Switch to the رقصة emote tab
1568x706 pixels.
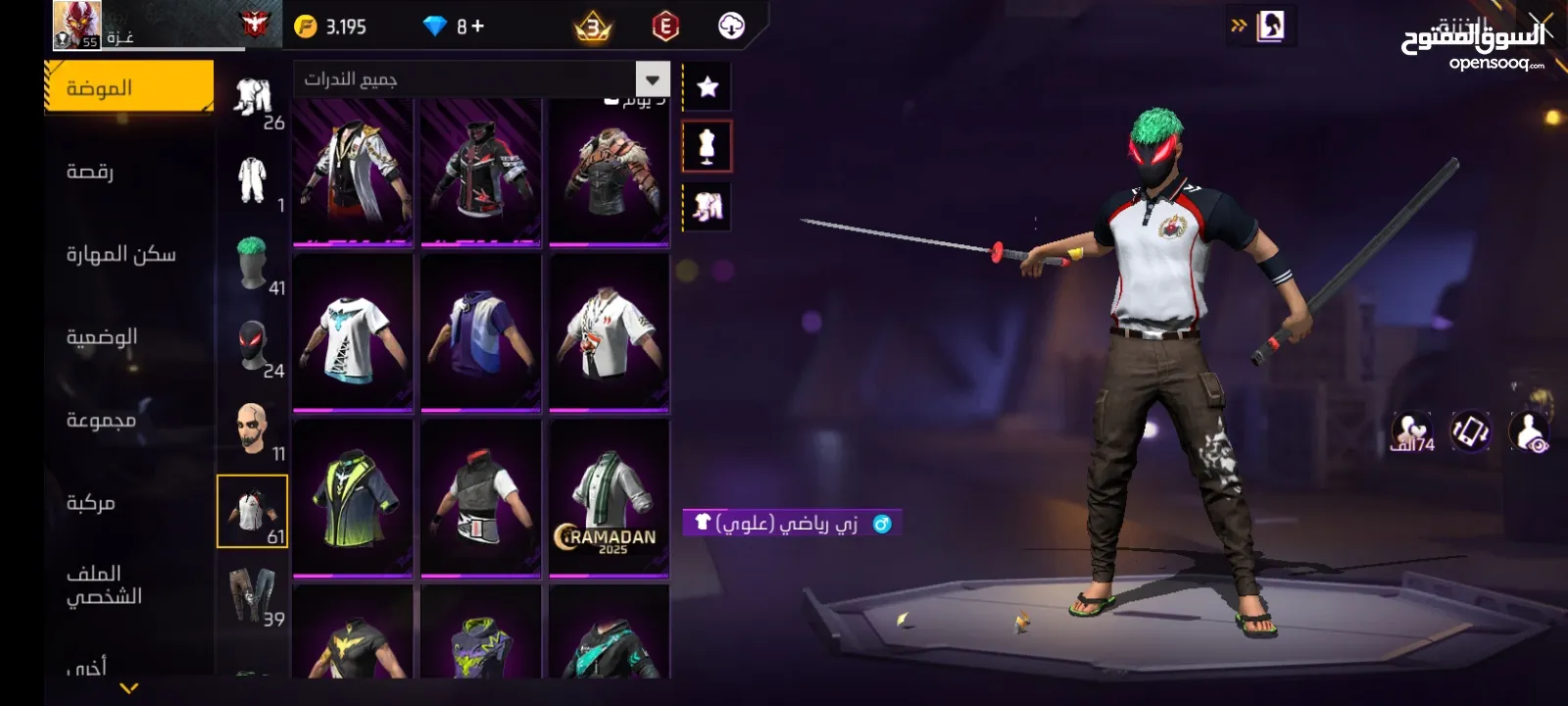click(x=90, y=172)
